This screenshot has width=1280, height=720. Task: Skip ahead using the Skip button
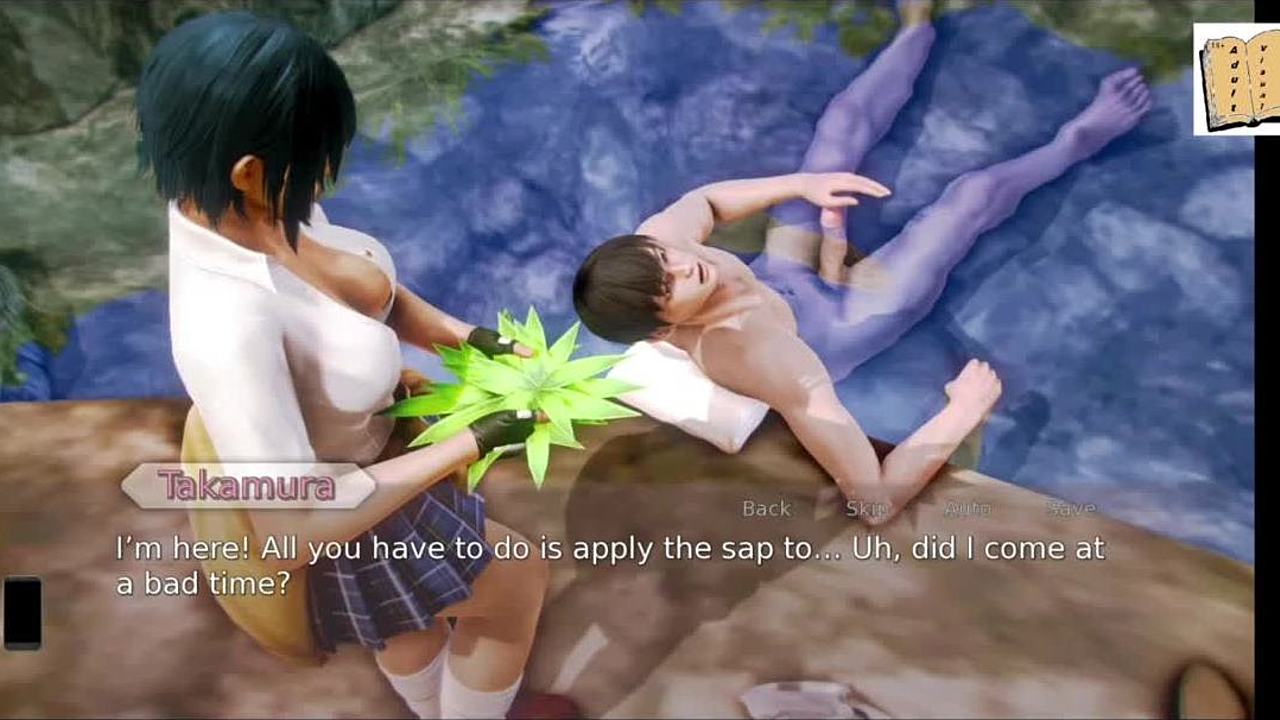pyautogui.click(x=866, y=508)
